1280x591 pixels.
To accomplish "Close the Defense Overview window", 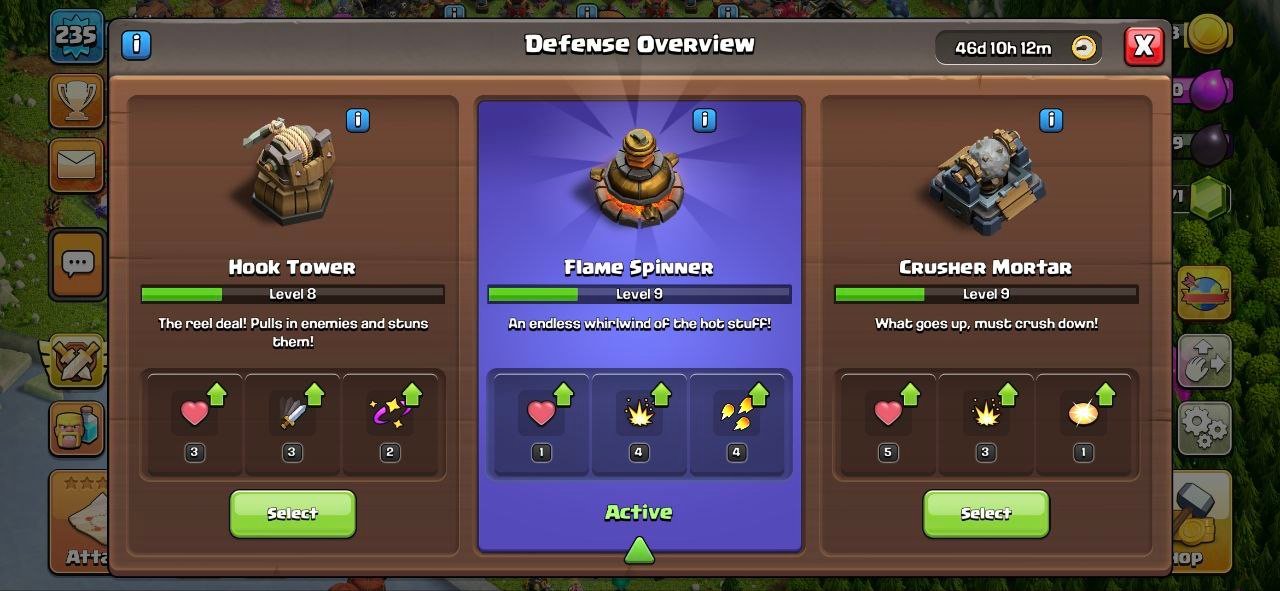I will (1144, 46).
